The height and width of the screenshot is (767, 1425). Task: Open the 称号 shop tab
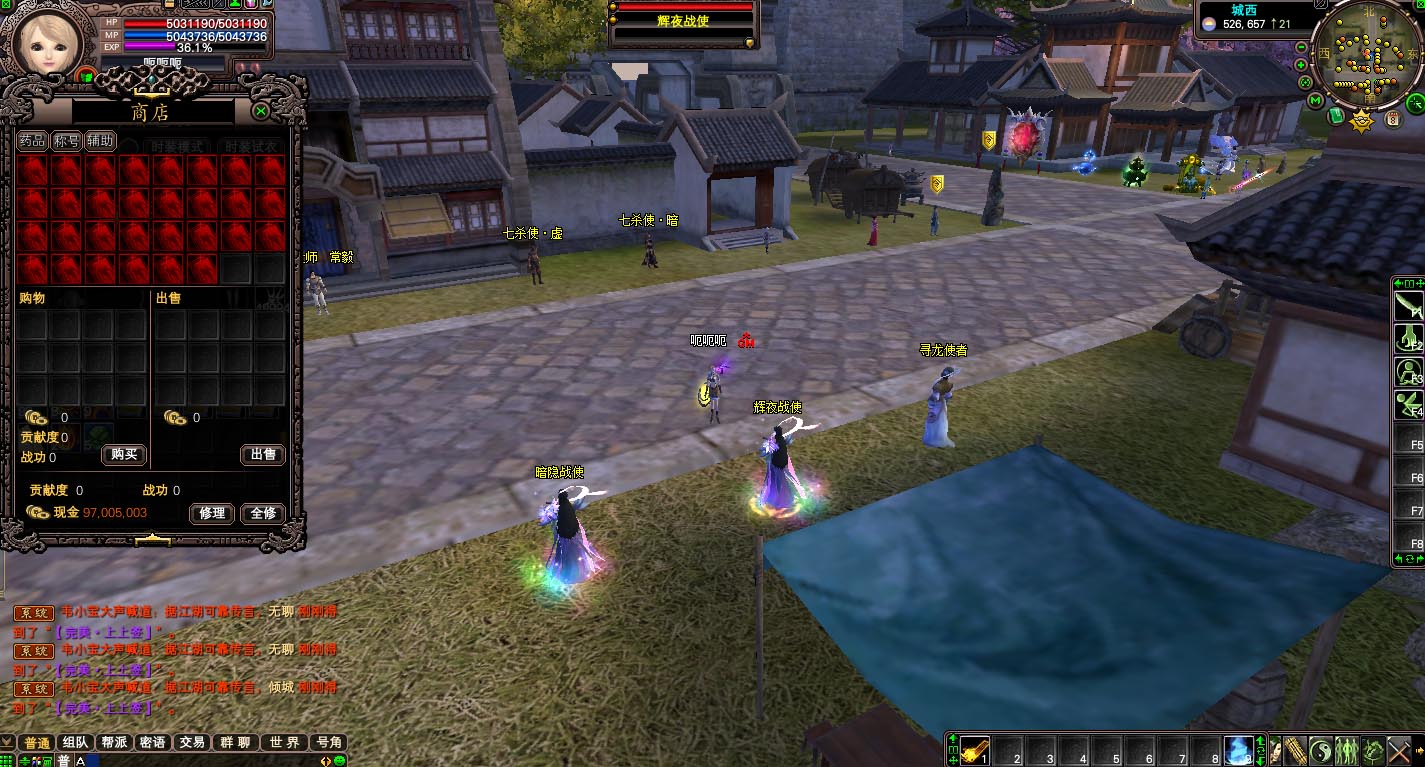[66, 142]
